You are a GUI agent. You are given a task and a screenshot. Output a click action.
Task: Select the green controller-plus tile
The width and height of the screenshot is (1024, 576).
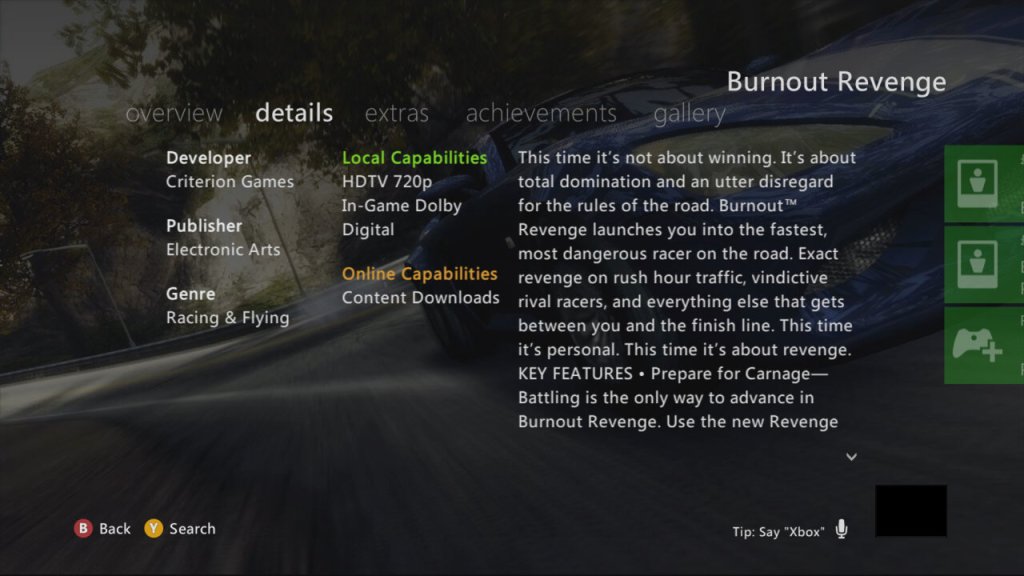[x=976, y=346]
